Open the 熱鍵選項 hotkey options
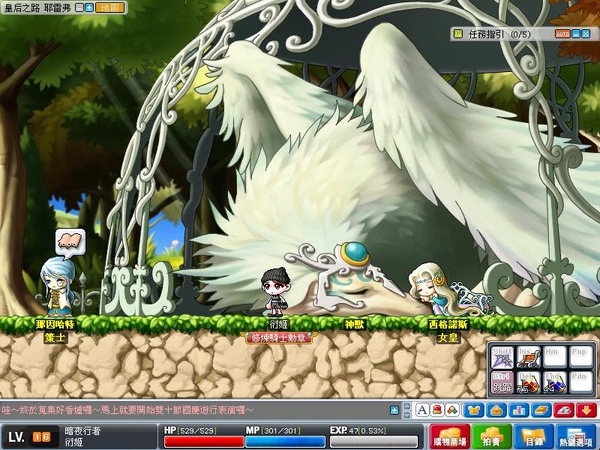The height and width of the screenshot is (450, 600). click(x=575, y=438)
